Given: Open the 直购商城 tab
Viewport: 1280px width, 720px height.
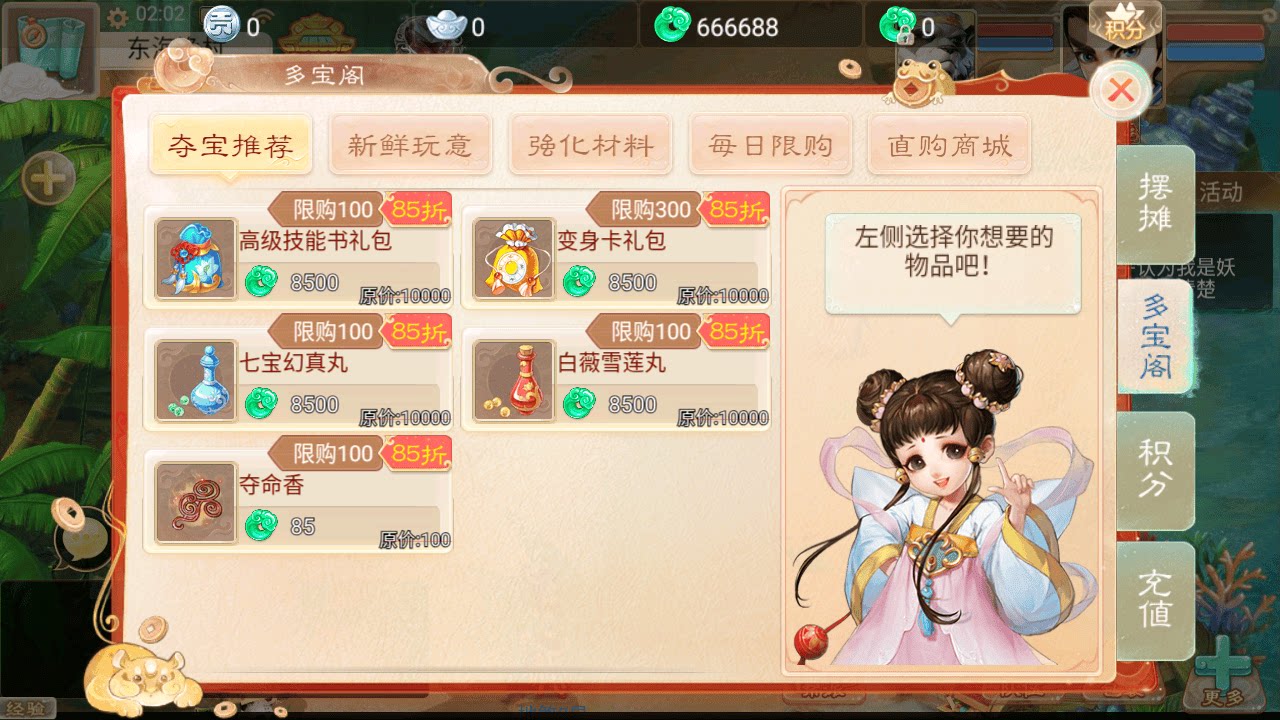Looking at the screenshot, I should pyautogui.click(x=949, y=144).
